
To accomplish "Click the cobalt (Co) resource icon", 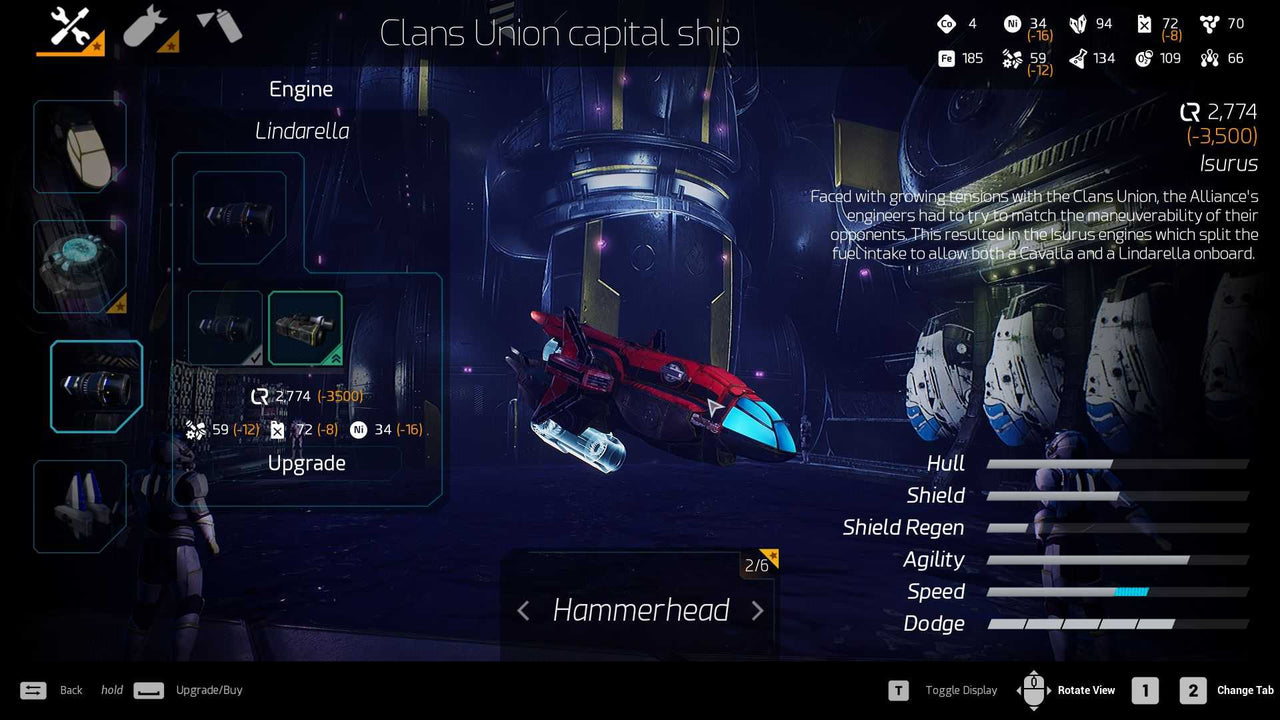I will coord(948,23).
